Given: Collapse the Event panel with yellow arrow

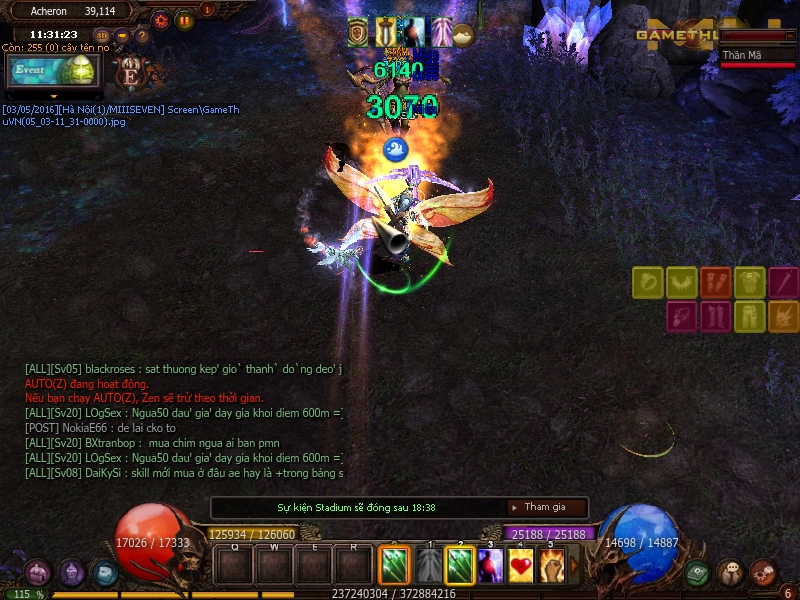Looking at the screenshot, I should tap(52, 96).
